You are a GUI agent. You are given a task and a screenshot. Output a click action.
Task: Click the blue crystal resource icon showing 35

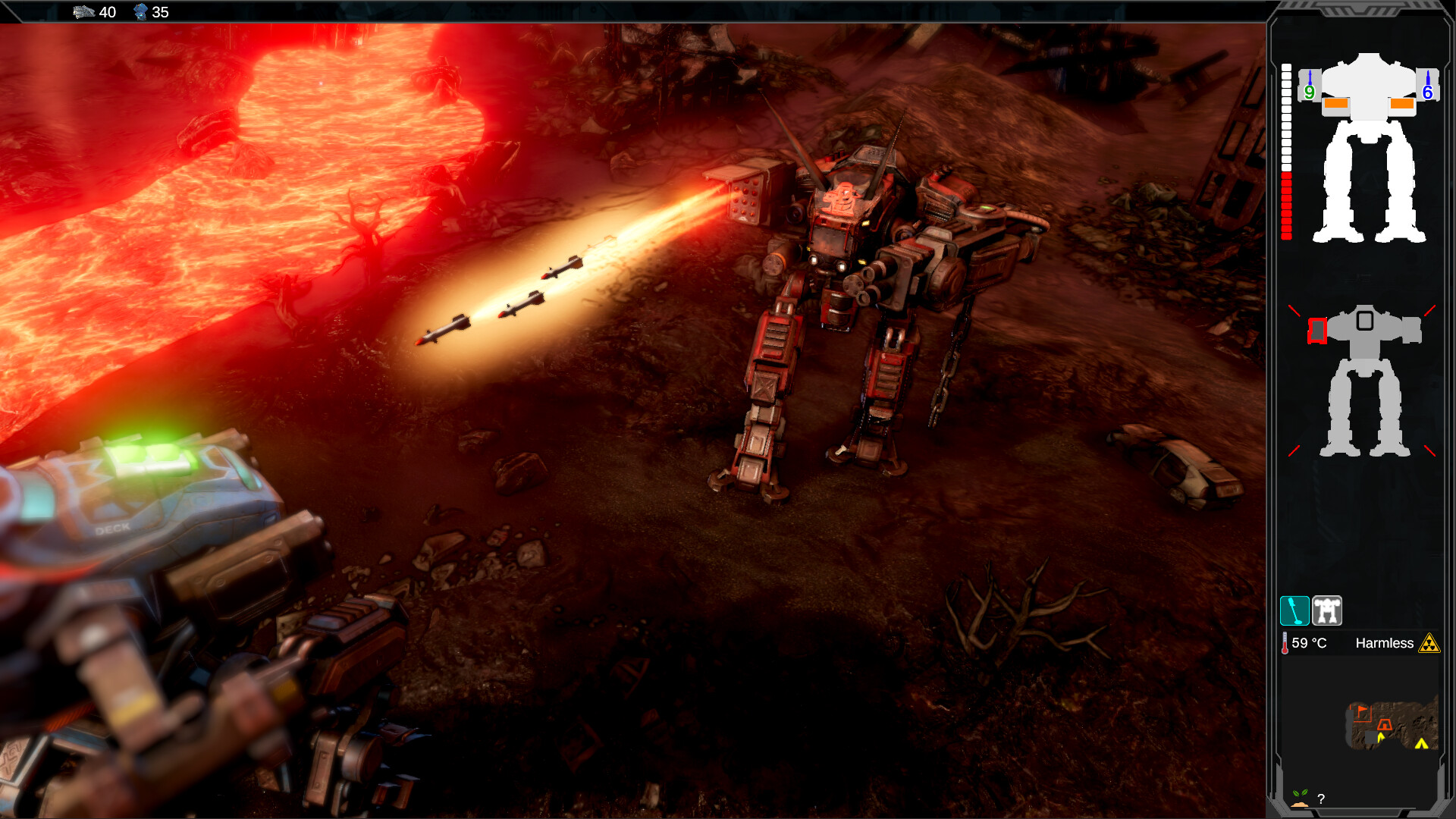point(141,12)
